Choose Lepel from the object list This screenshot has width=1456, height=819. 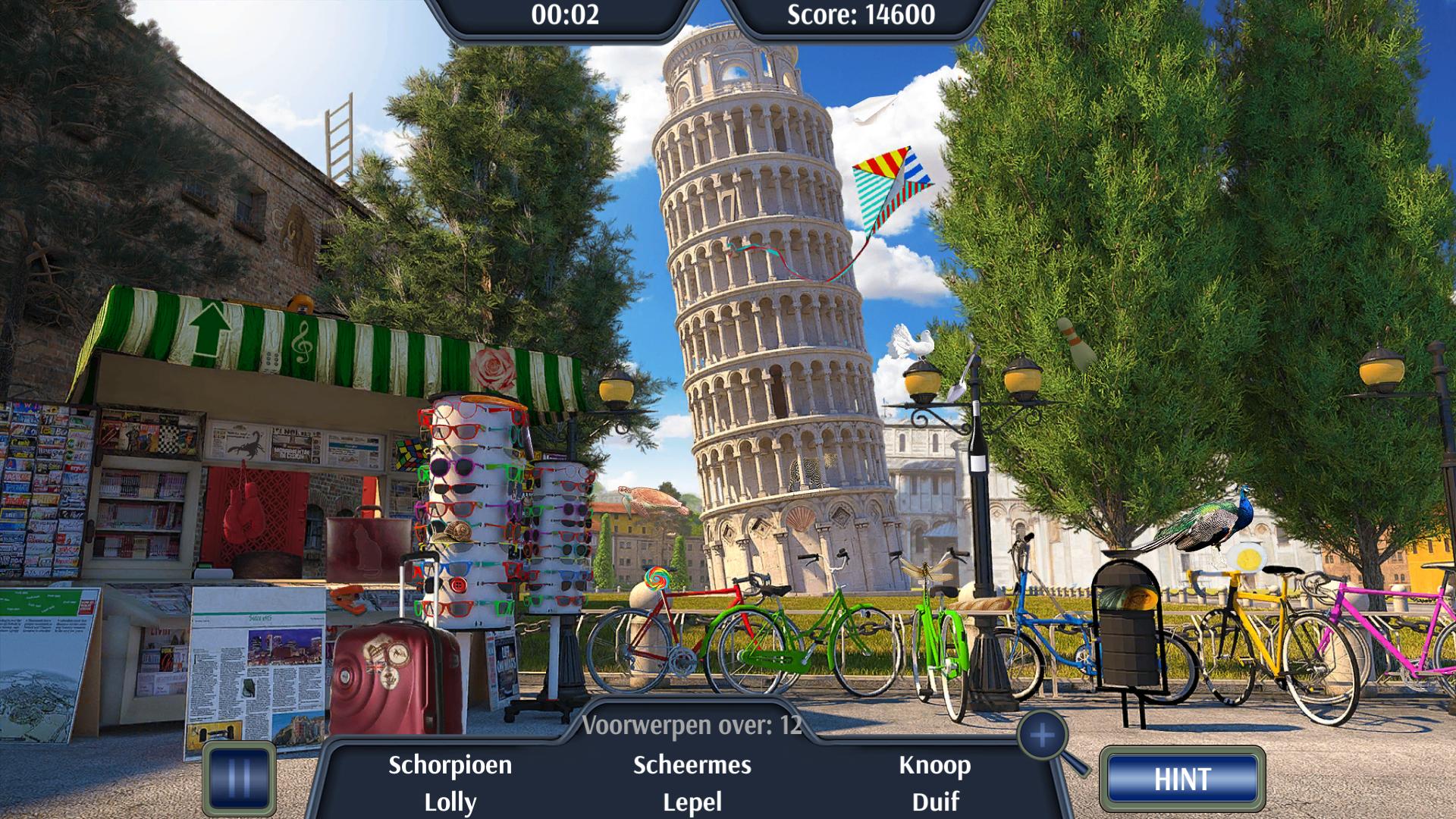coord(692,802)
